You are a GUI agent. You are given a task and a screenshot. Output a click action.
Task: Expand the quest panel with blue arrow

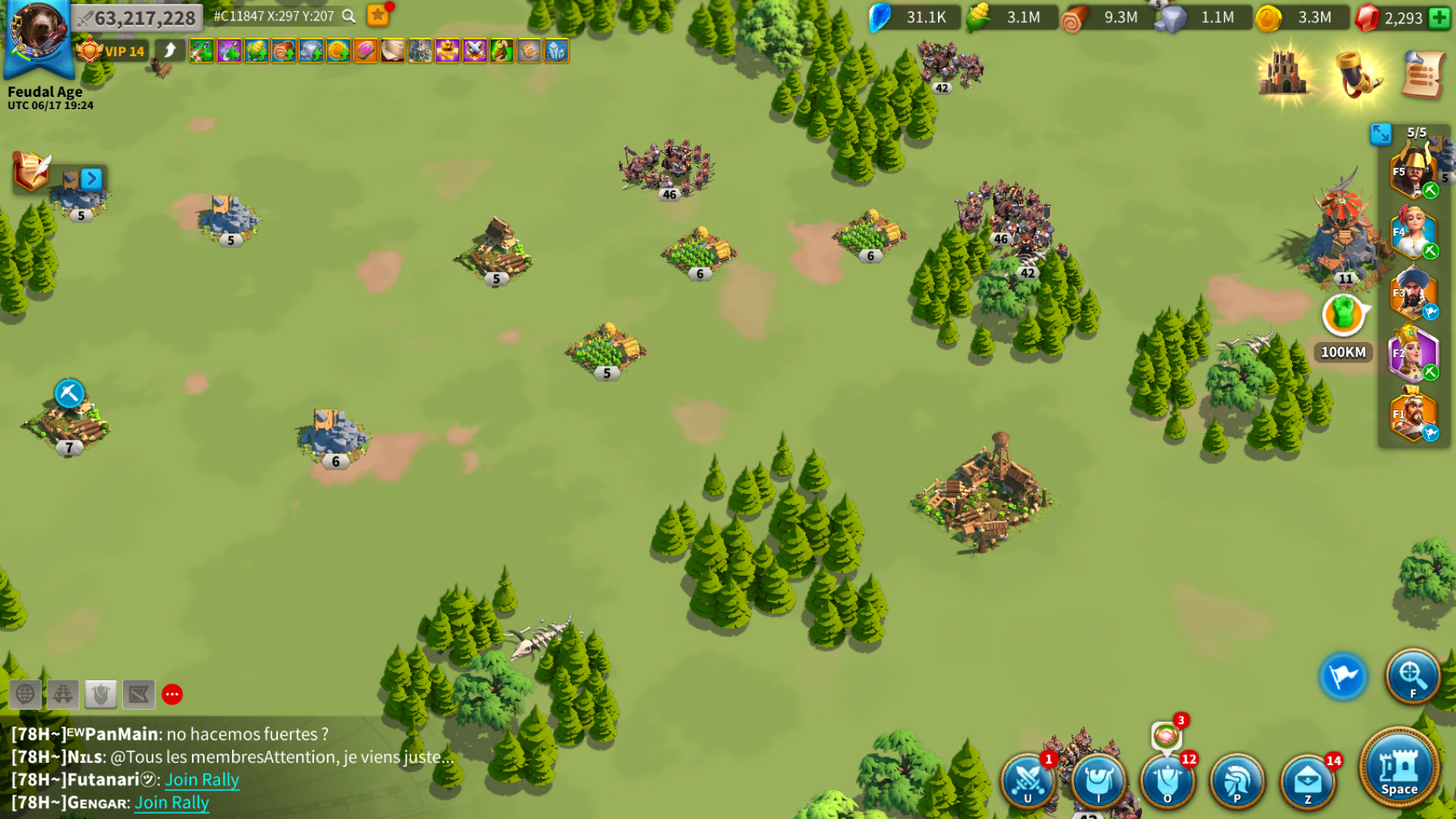[91, 179]
